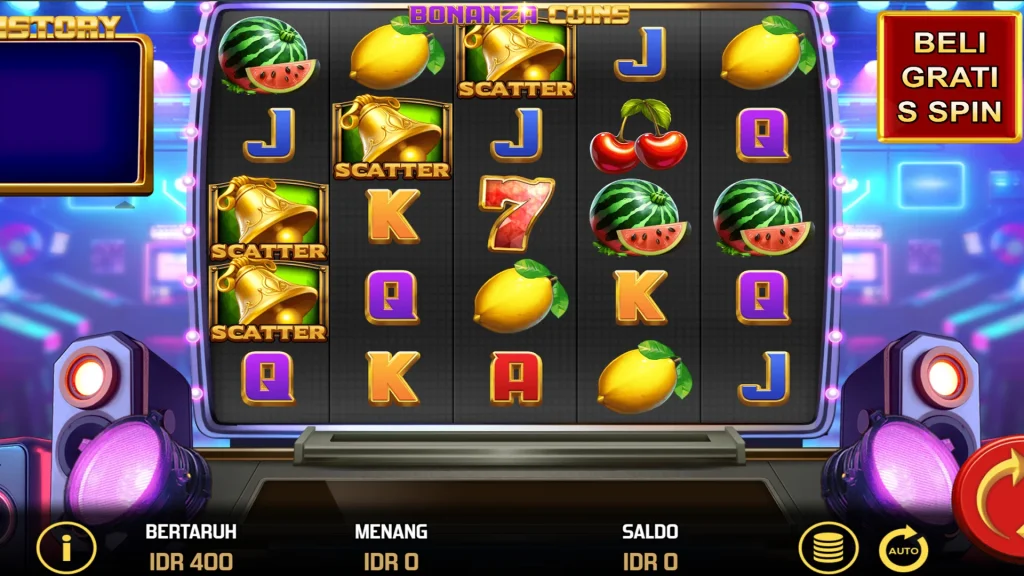Enable Auto spin mode
Image resolution: width=1024 pixels, height=576 pixels.
[903, 549]
